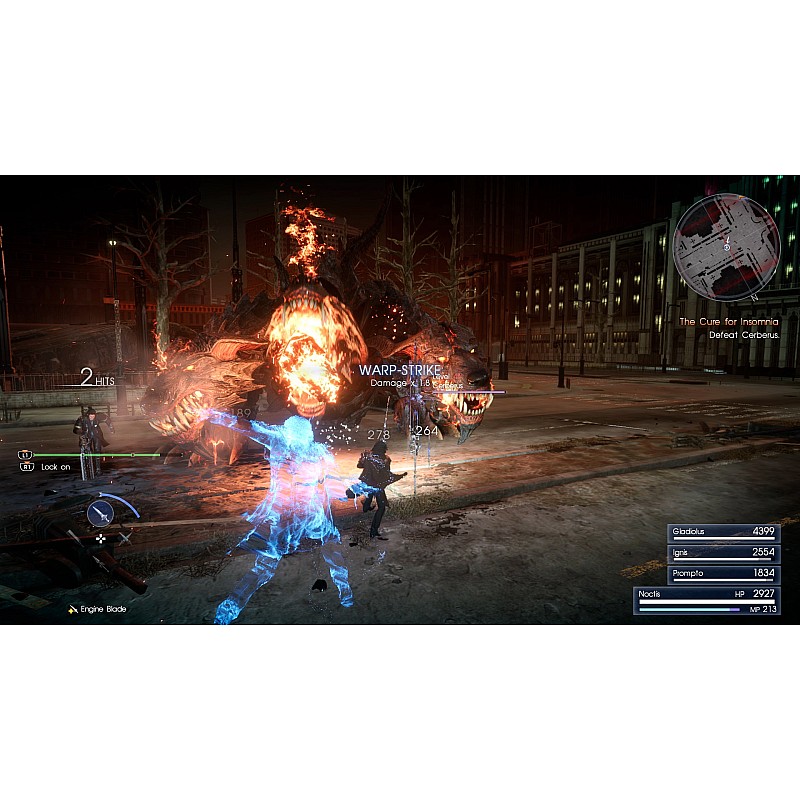This screenshot has height=800, width=800.
Task: Click Noctis's status panel
Action: (x=708, y=600)
